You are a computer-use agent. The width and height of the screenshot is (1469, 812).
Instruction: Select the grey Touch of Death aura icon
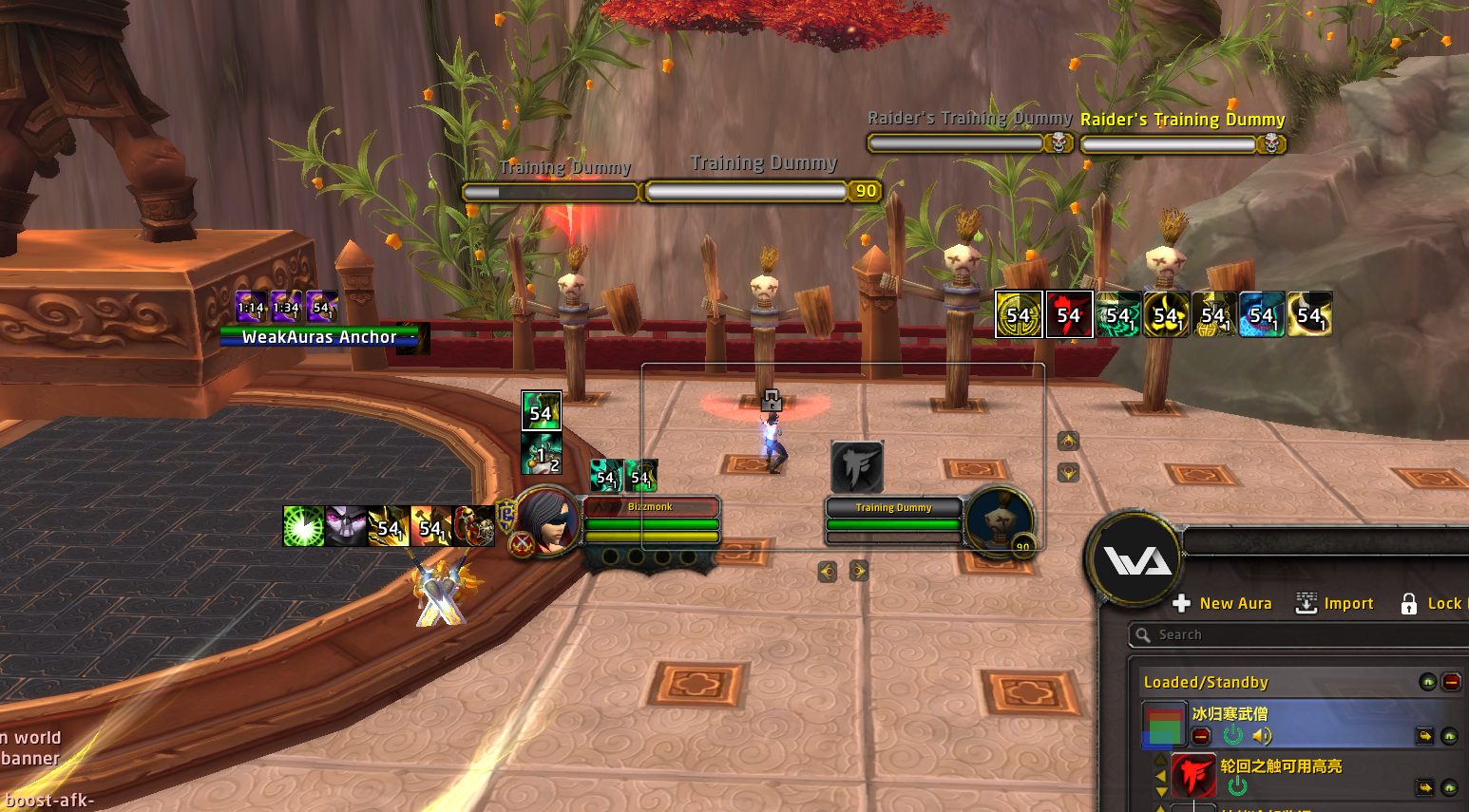pyautogui.click(x=857, y=466)
